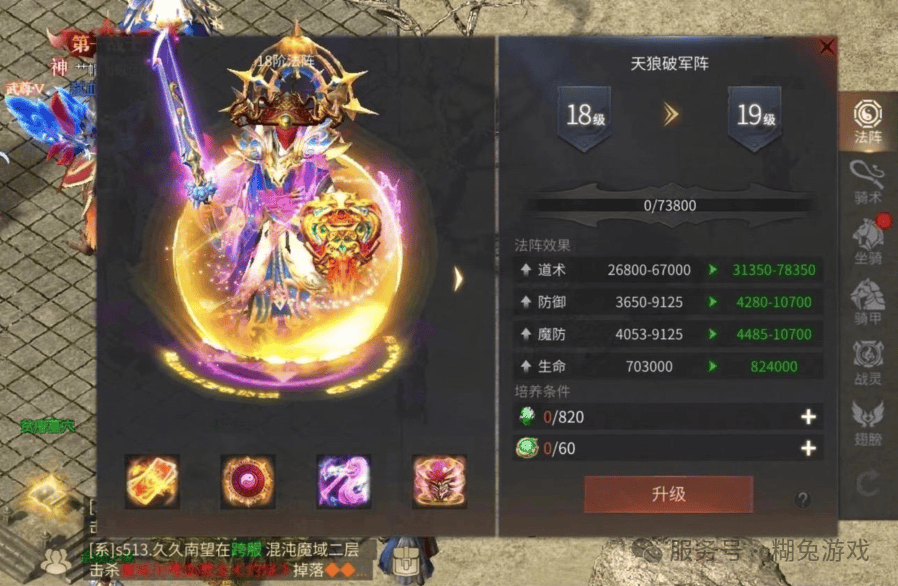Open the question mark help icon
This screenshot has width=898, height=586.
click(802, 499)
